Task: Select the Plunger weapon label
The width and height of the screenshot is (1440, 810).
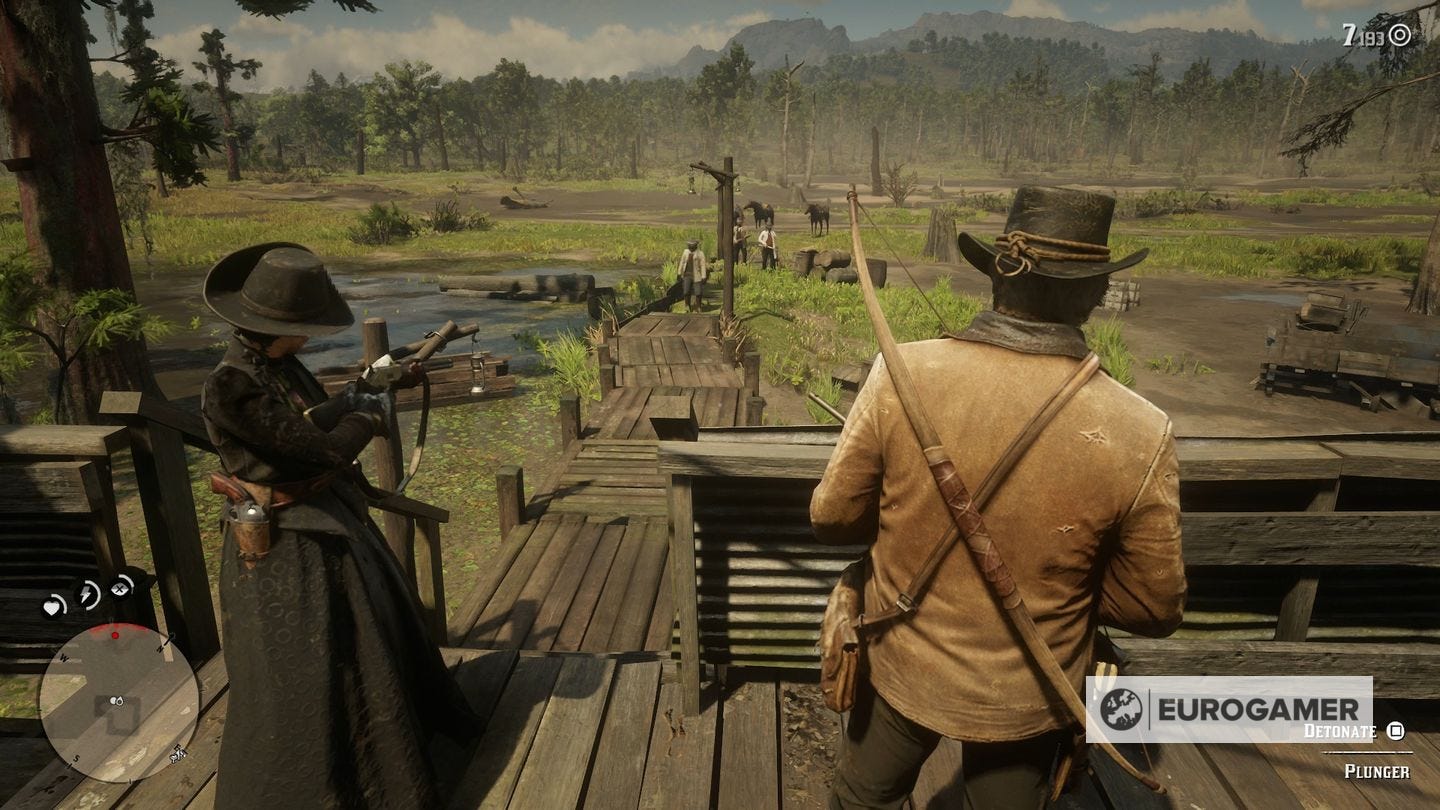Action: [1378, 770]
